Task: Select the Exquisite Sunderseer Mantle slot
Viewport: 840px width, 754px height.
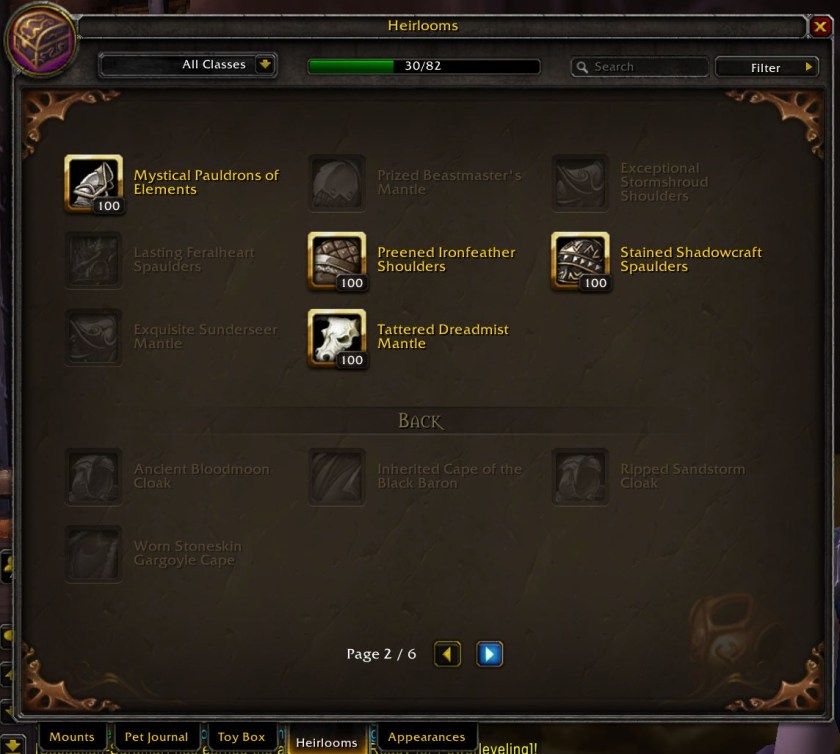Action: pyautogui.click(x=94, y=338)
